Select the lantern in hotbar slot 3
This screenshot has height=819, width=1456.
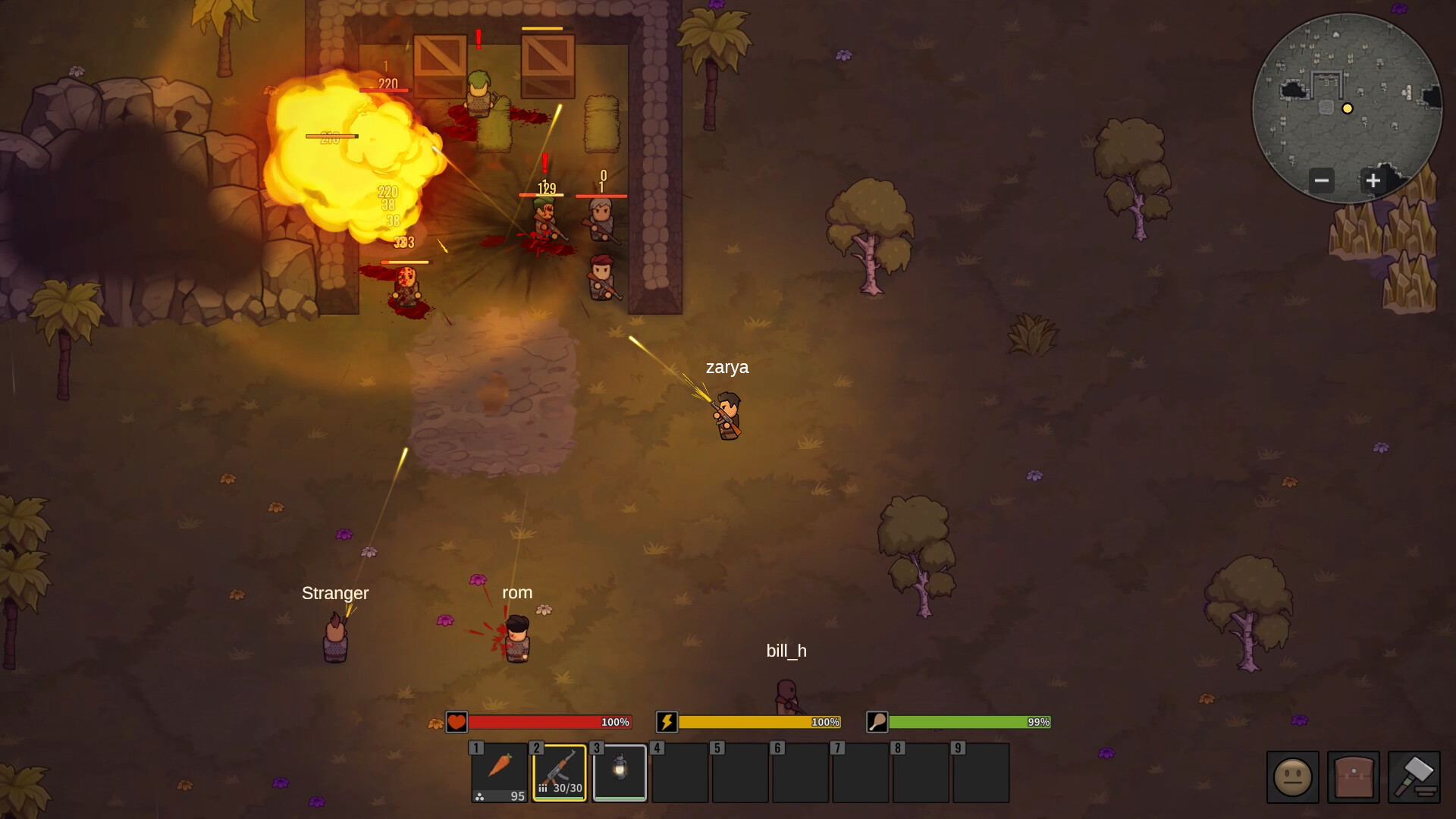click(620, 772)
